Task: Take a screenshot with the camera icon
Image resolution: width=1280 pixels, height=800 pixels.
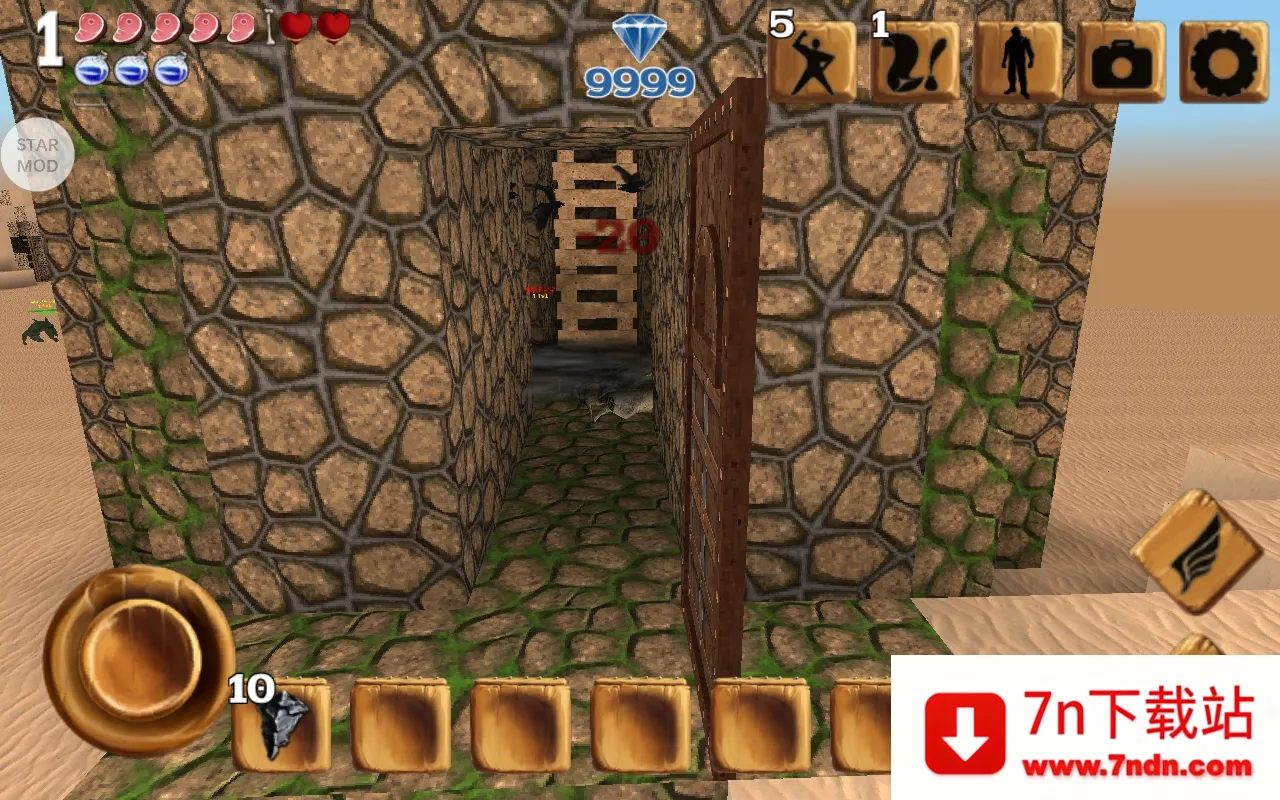Action: pyautogui.click(x=1120, y=63)
